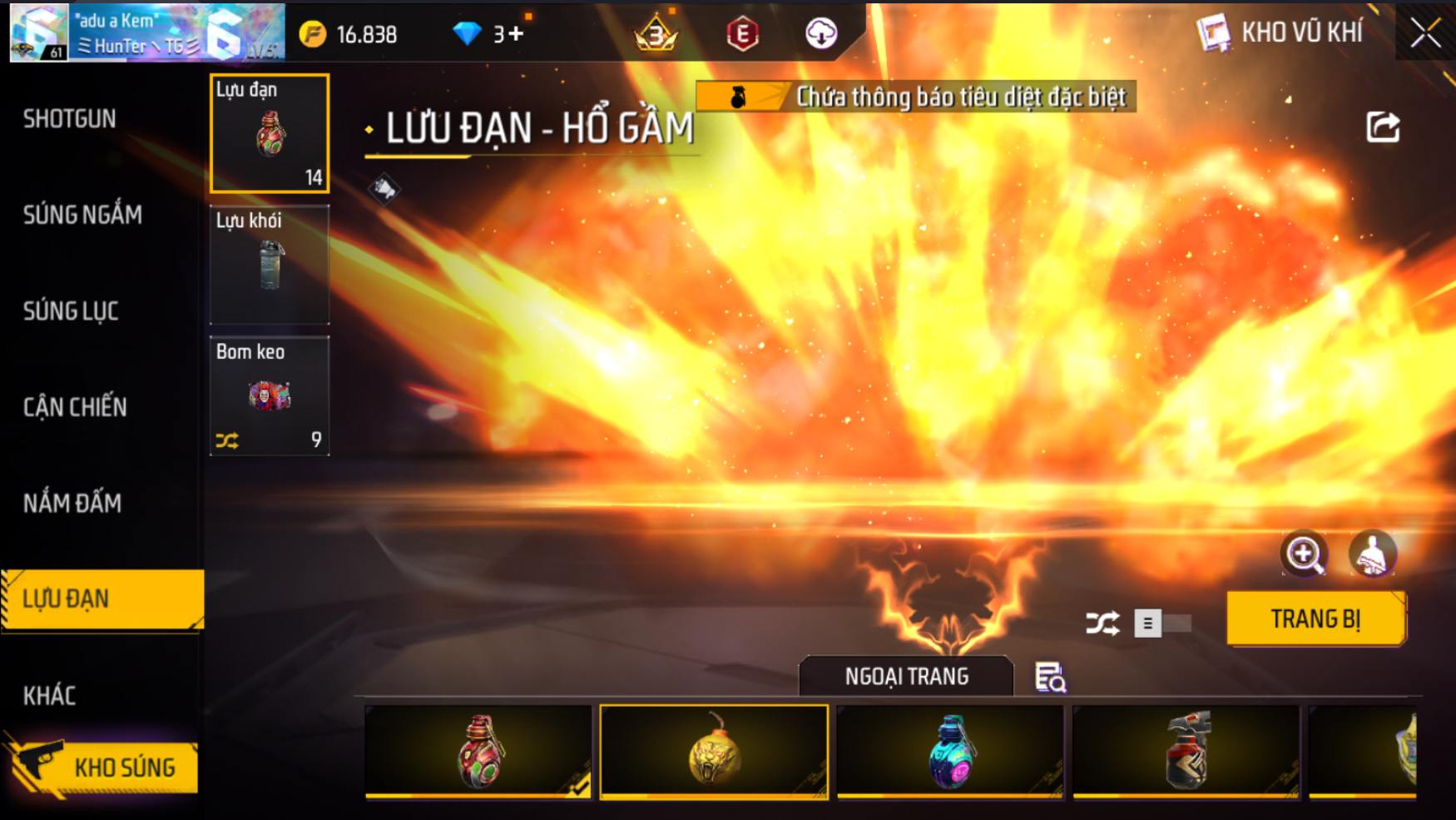1456x820 pixels.
Task: Equip the skin with TRANG BỊ
Action: pyautogui.click(x=1315, y=619)
